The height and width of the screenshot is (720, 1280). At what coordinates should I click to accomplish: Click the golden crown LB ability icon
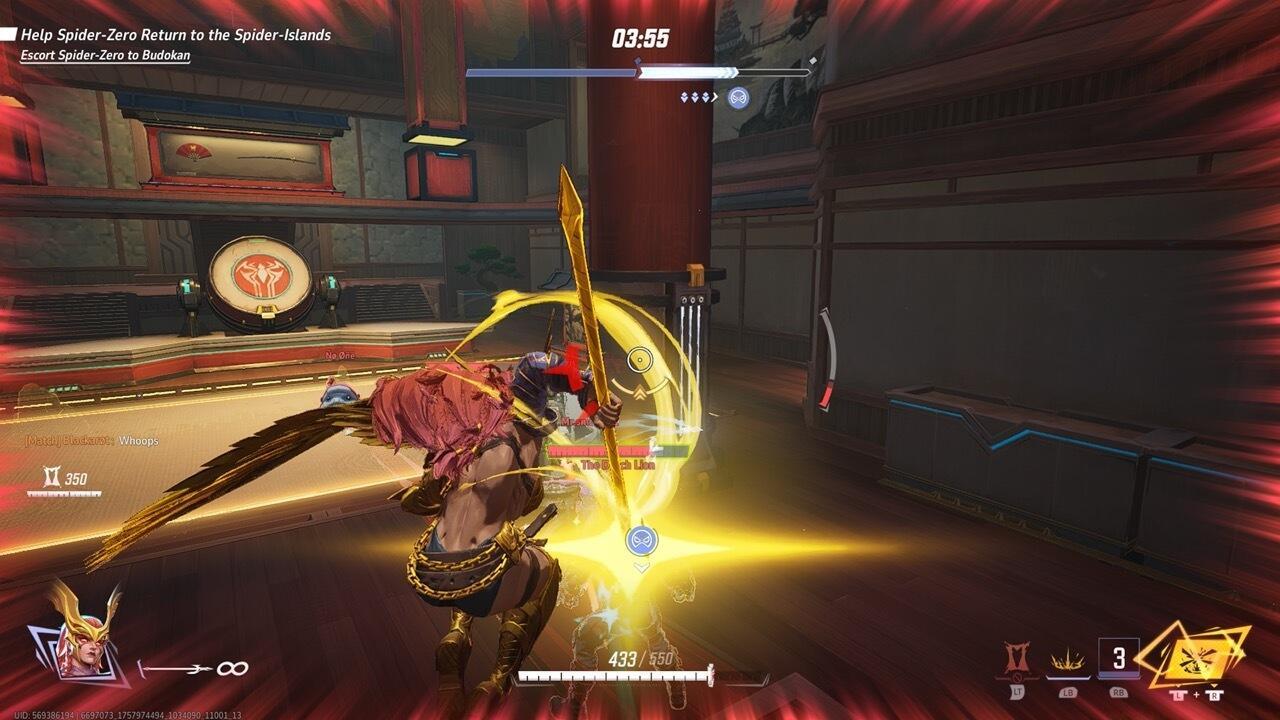(1067, 660)
